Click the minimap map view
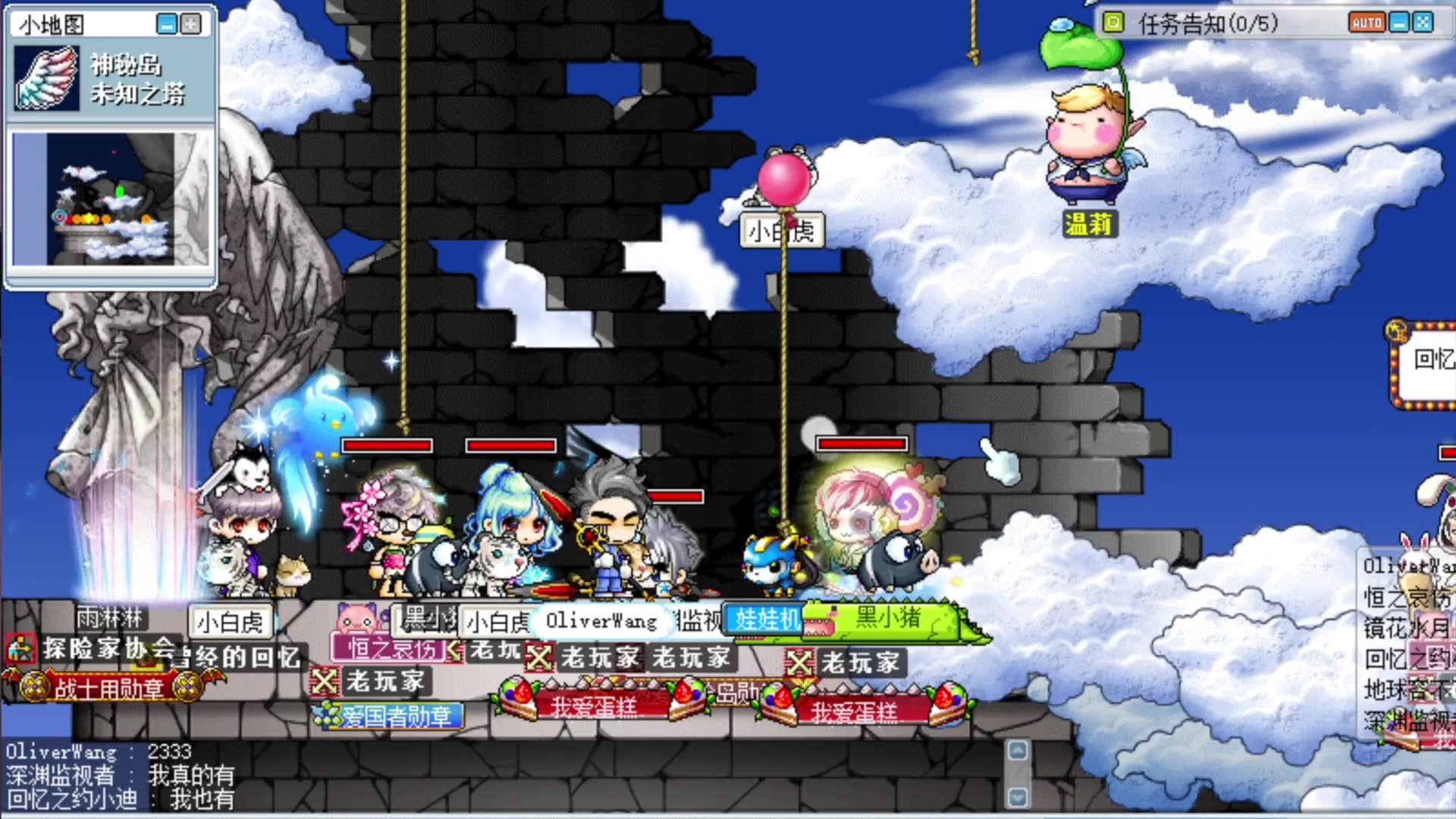The image size is (1456, 819). click(x=111, y=199)
